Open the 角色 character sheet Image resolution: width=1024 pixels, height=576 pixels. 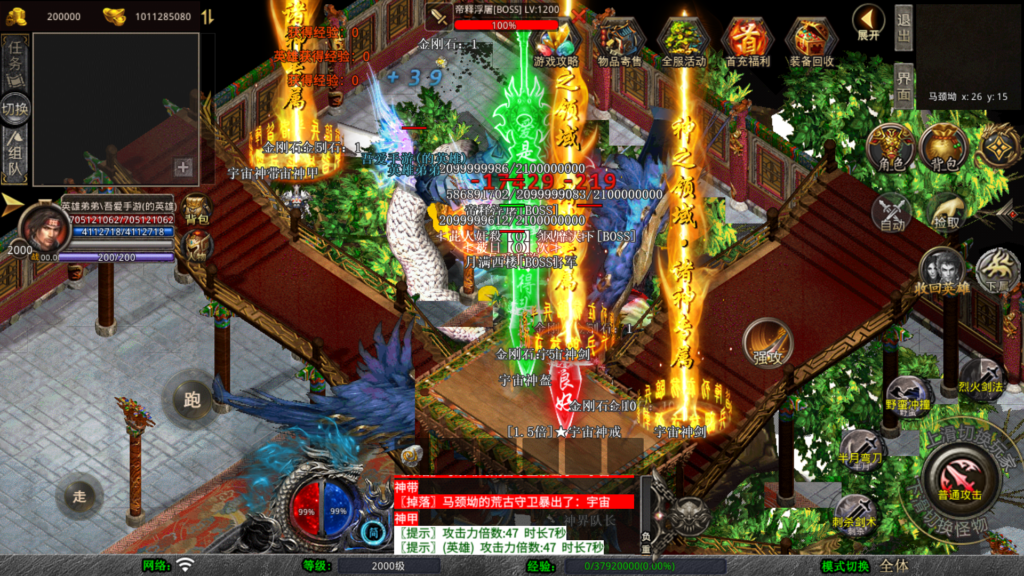pos(891,148)
